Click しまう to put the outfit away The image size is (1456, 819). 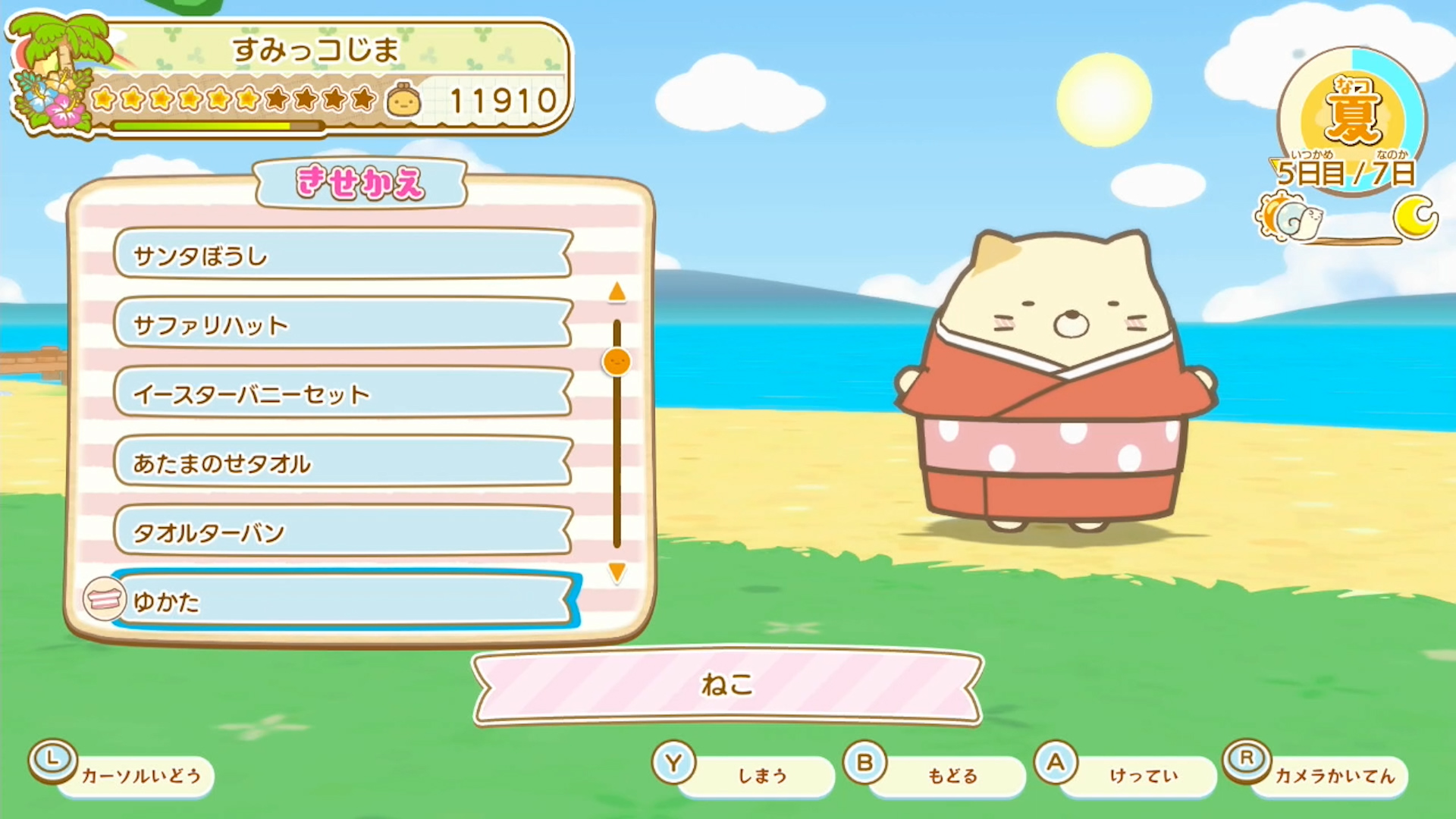(761, 775)
